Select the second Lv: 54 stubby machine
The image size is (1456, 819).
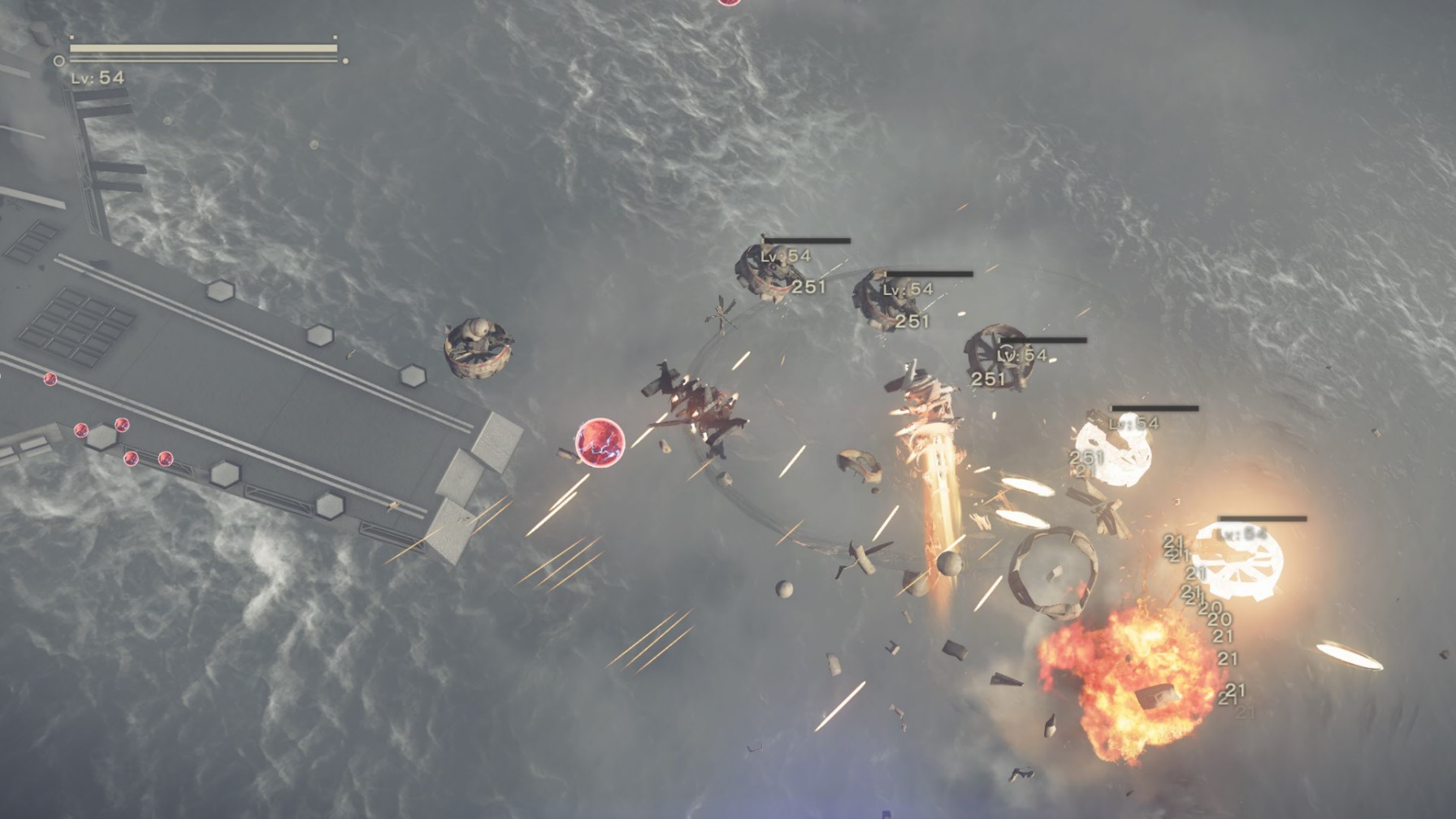click(x=886, y=305)
